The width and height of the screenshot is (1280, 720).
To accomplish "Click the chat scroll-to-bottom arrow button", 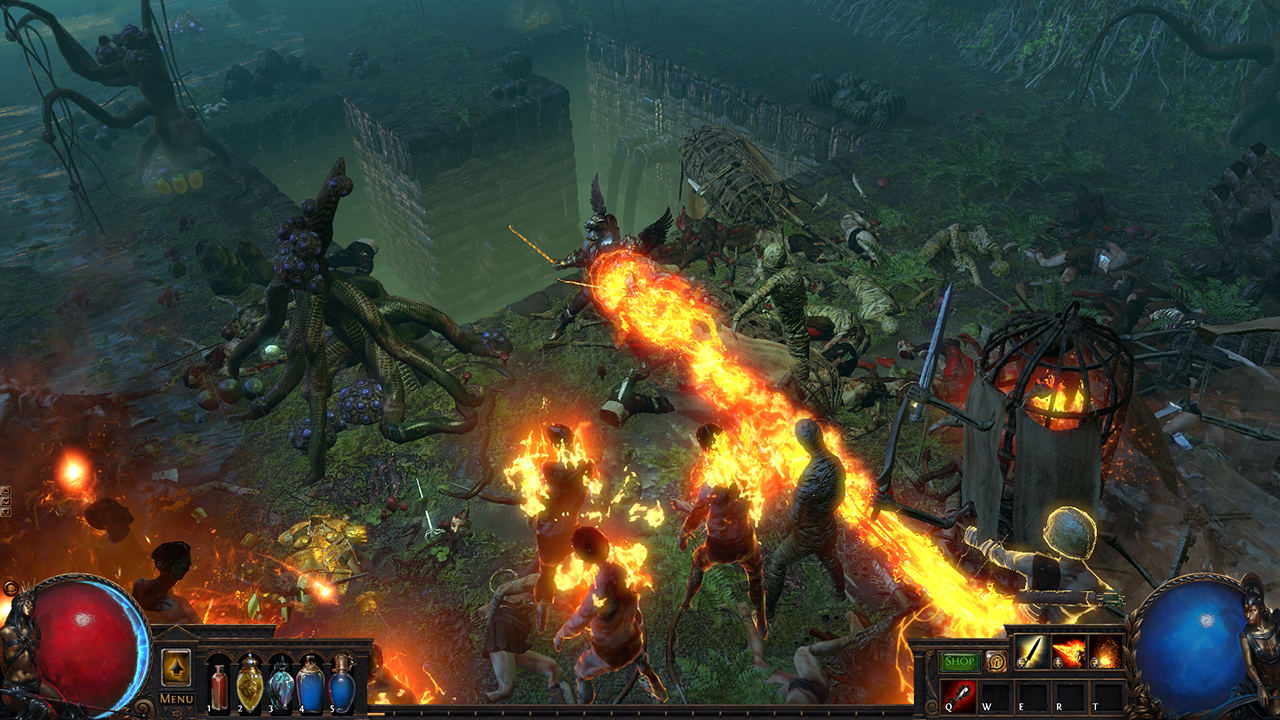I will pos(6,512).
